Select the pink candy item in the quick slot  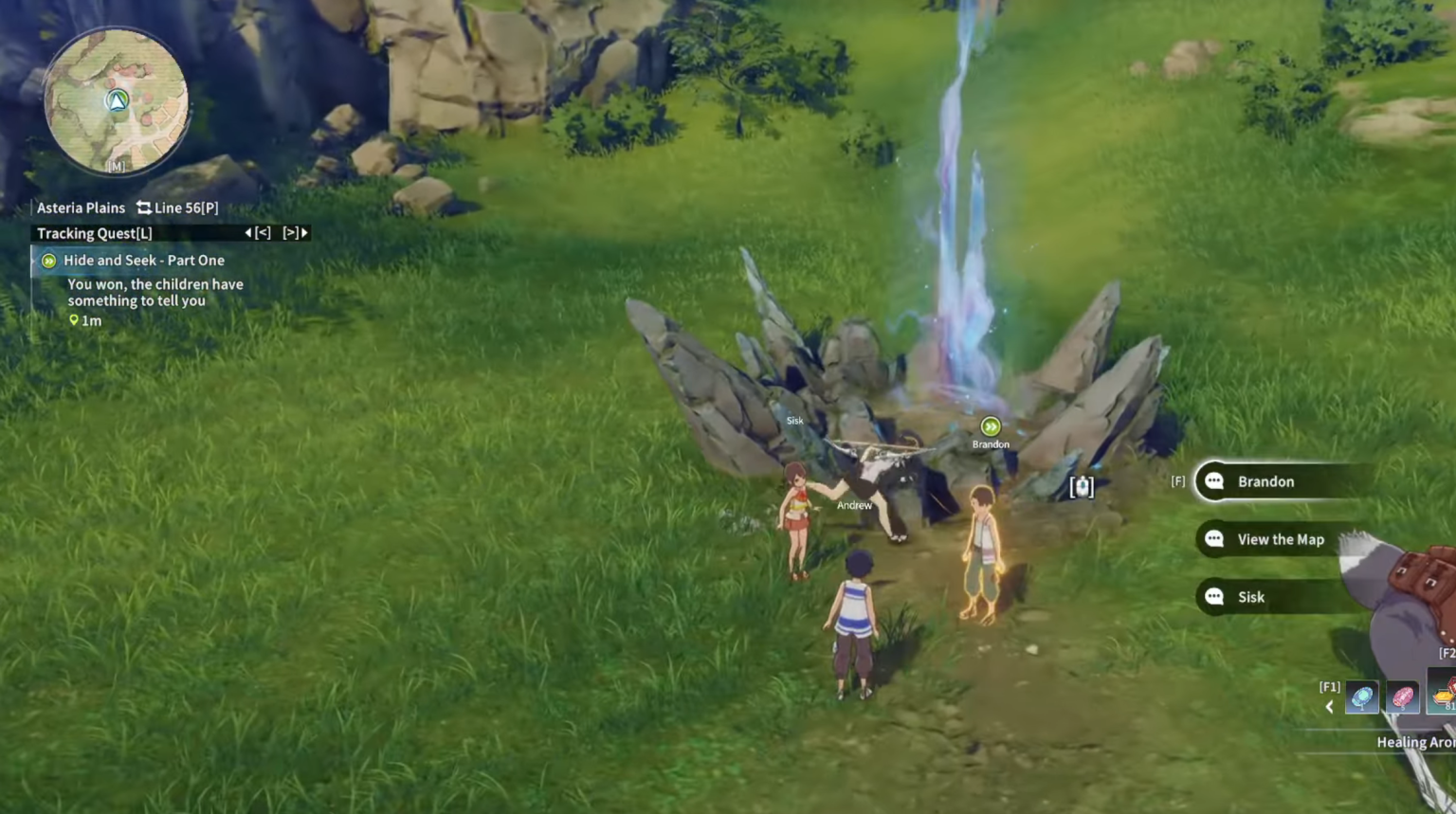[x=1401, y=696]
